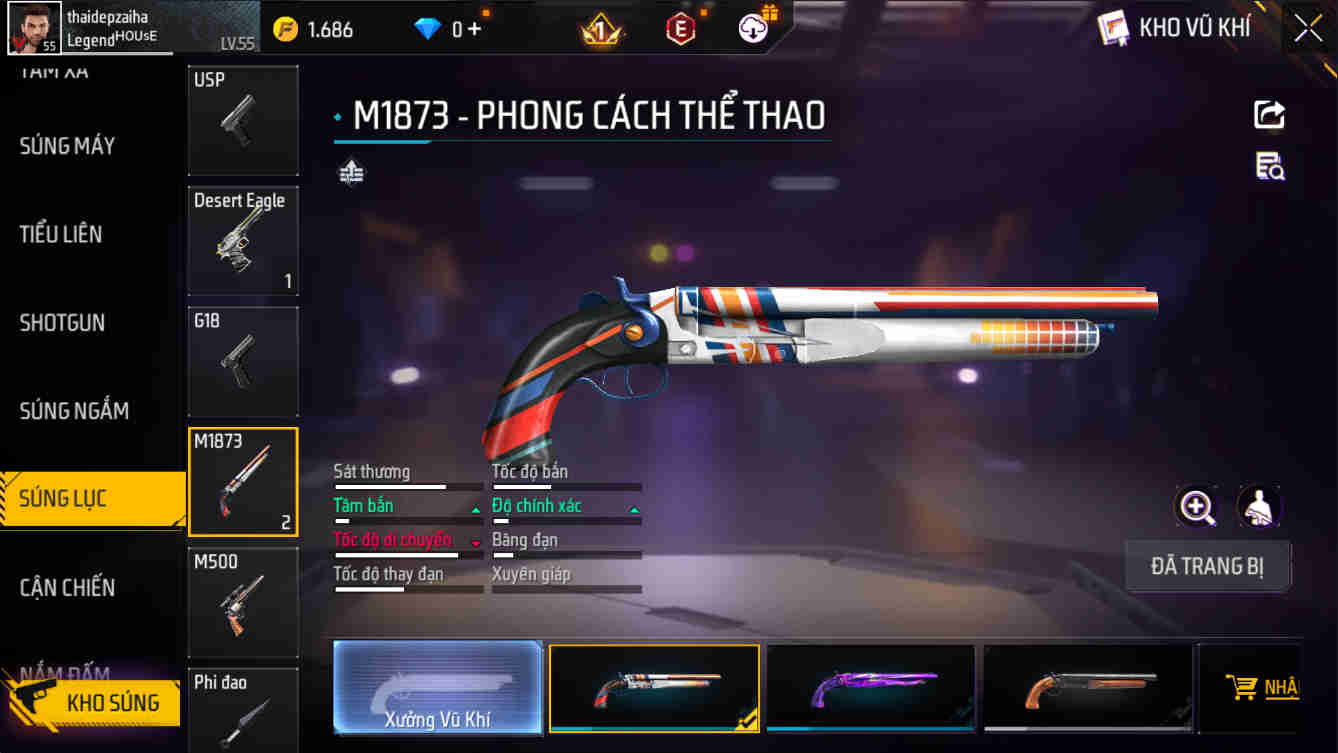Pick the Desert Eagle weapon slot

(x=243, y=241)
